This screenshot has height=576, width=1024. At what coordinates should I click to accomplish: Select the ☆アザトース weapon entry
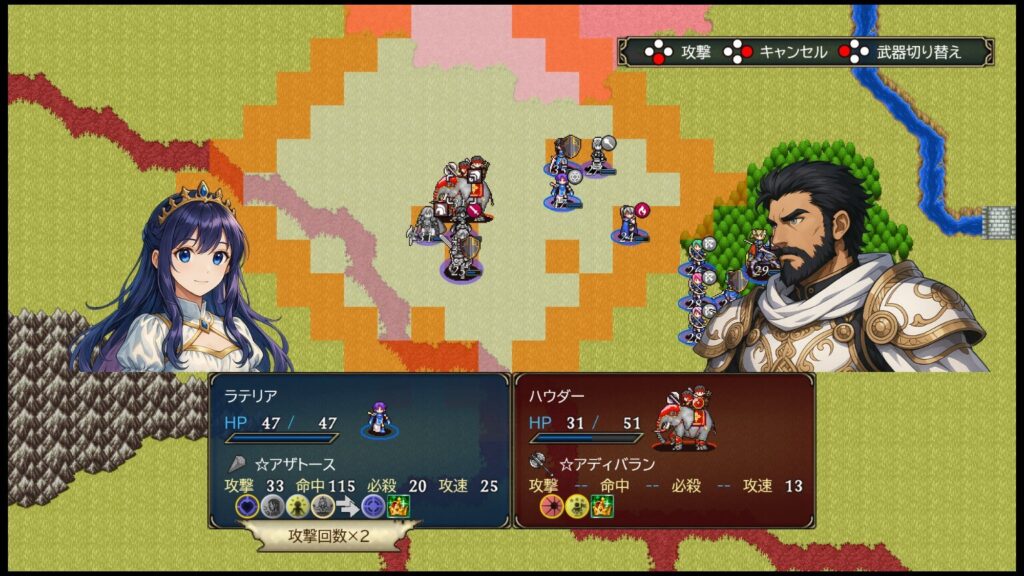click(294, 464)
